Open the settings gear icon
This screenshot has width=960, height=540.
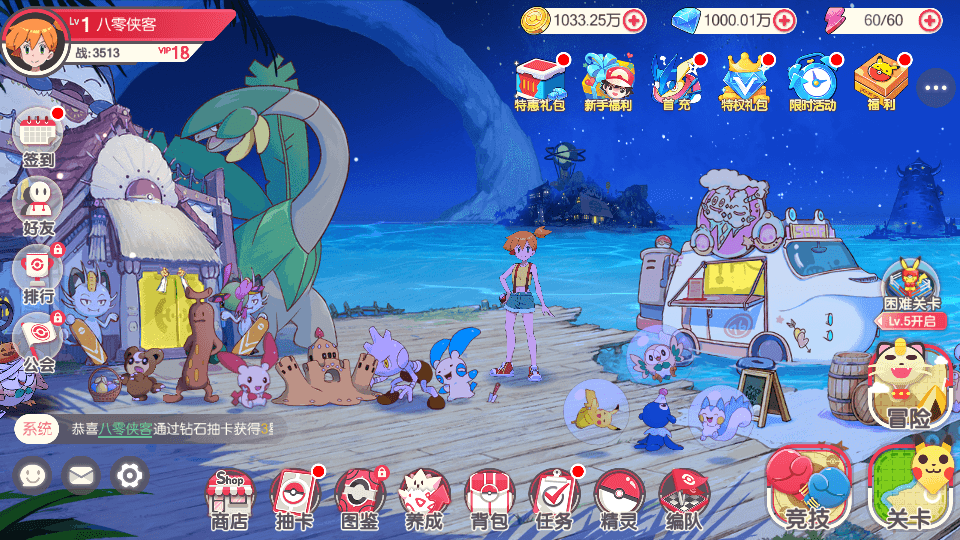[x=129, y=475]
